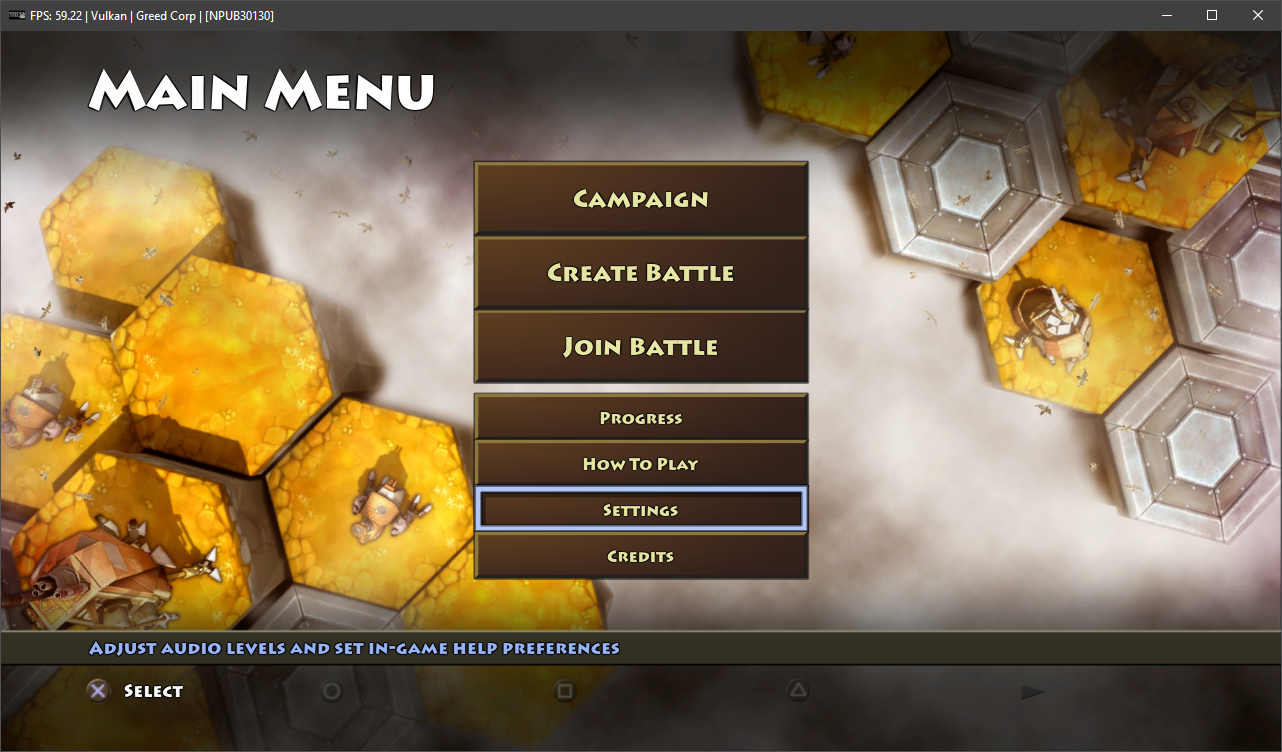Show the Credits
This screenshot has height=752, width=1282.
[640, 556]
